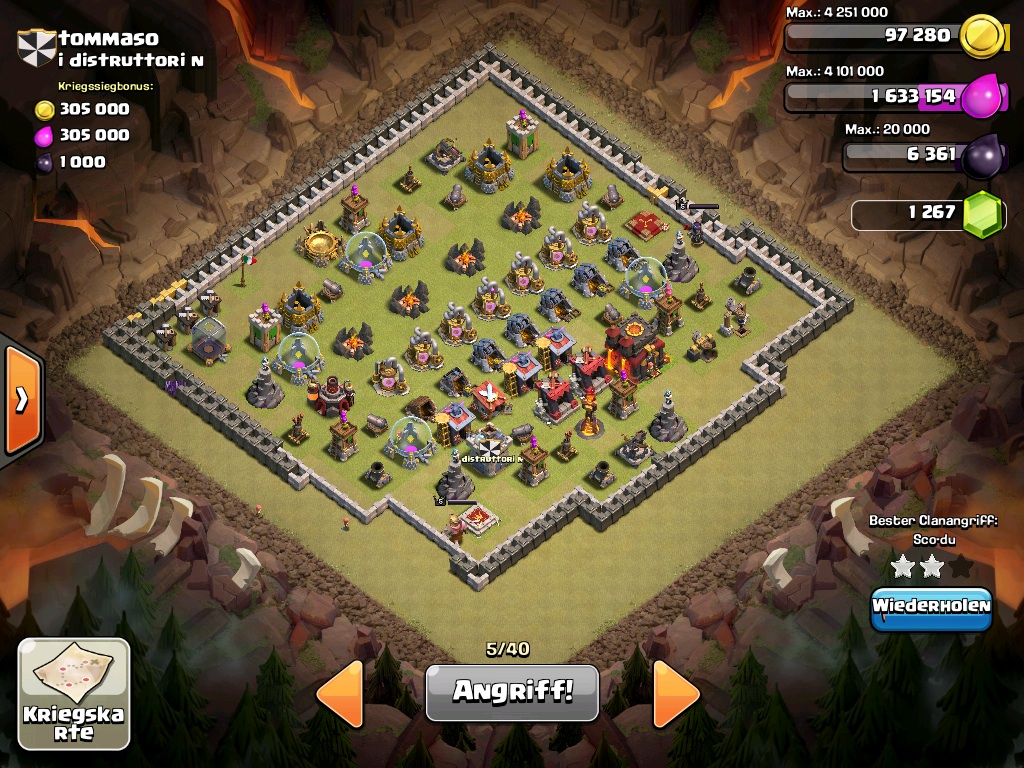1024x768 pixels.
Task: Select the clan shield badge by tommaso
Action: pos(36,47)
